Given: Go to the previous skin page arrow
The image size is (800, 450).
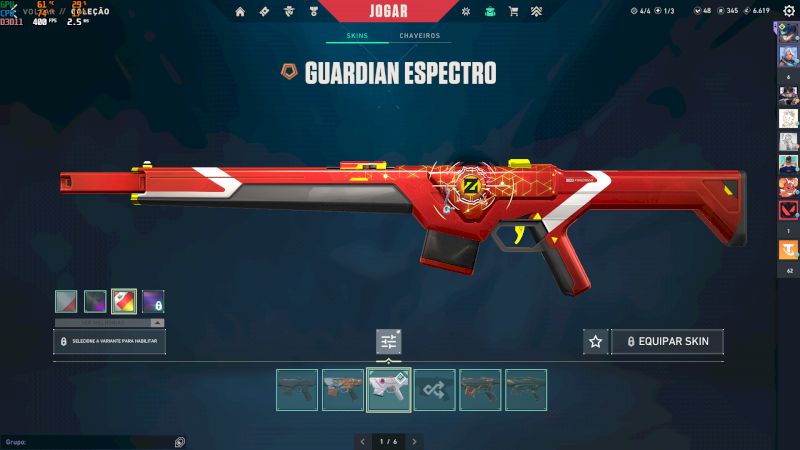Looking at the screenshot, I should coord(362,441).
